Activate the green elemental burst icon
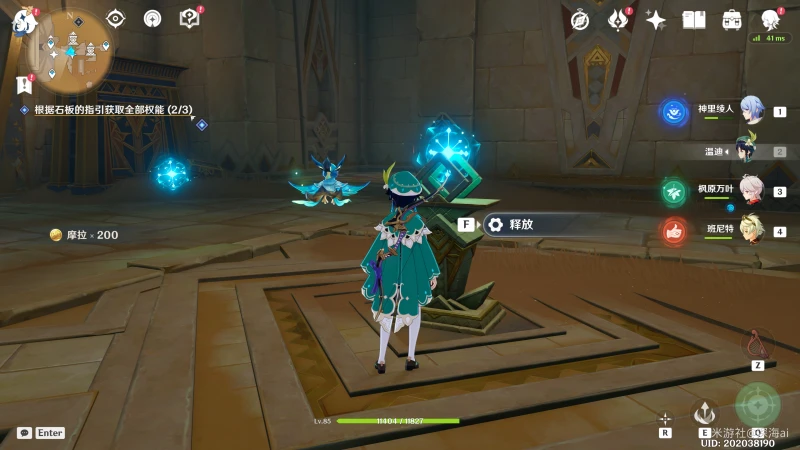 tap(757, 404)
